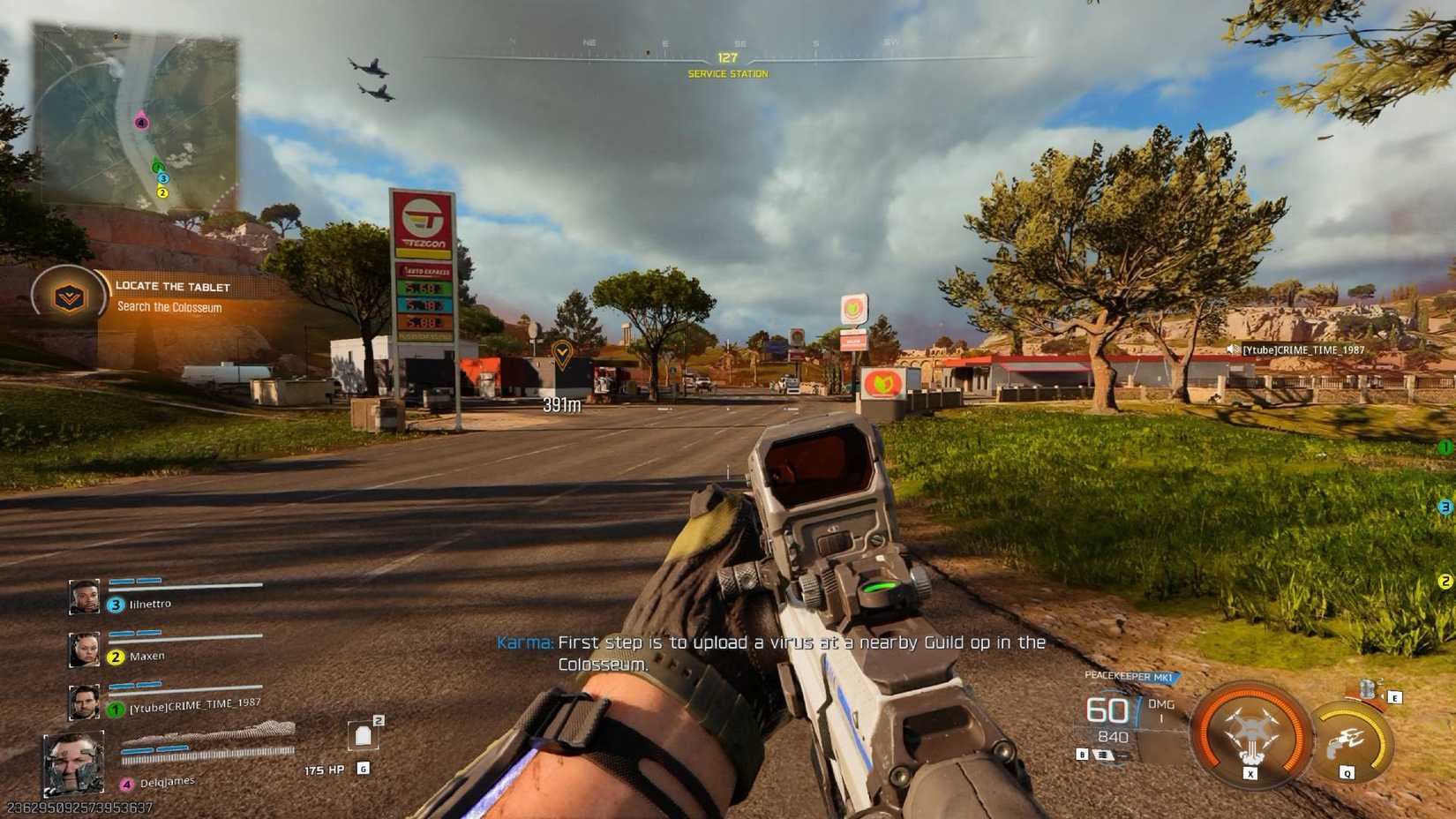Click Maxen's portrait thumbnail
The height and width of the screenshot is (819, 1456).
[83, 650]
